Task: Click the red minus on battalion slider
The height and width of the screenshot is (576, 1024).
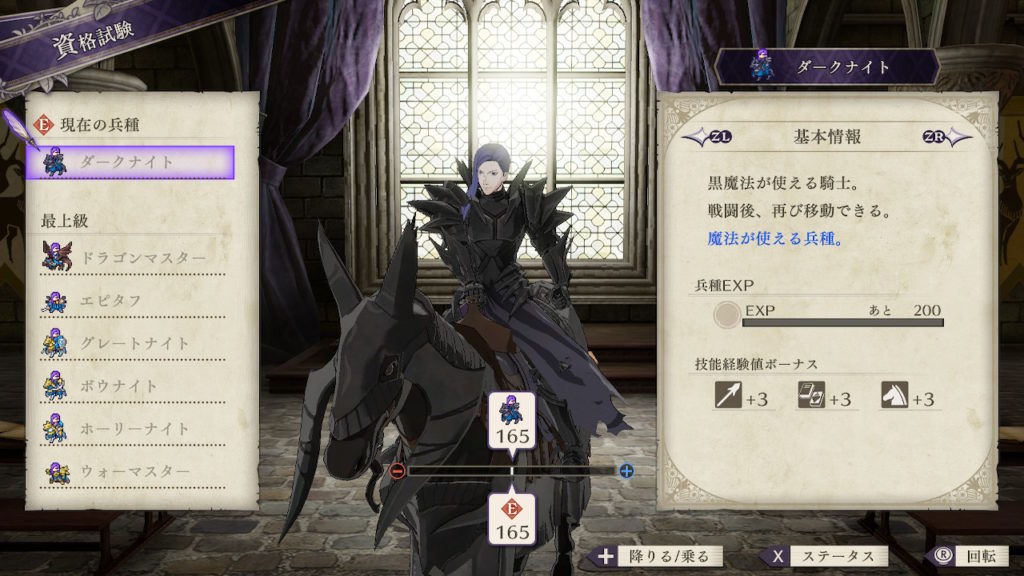Action: point(397,470)
